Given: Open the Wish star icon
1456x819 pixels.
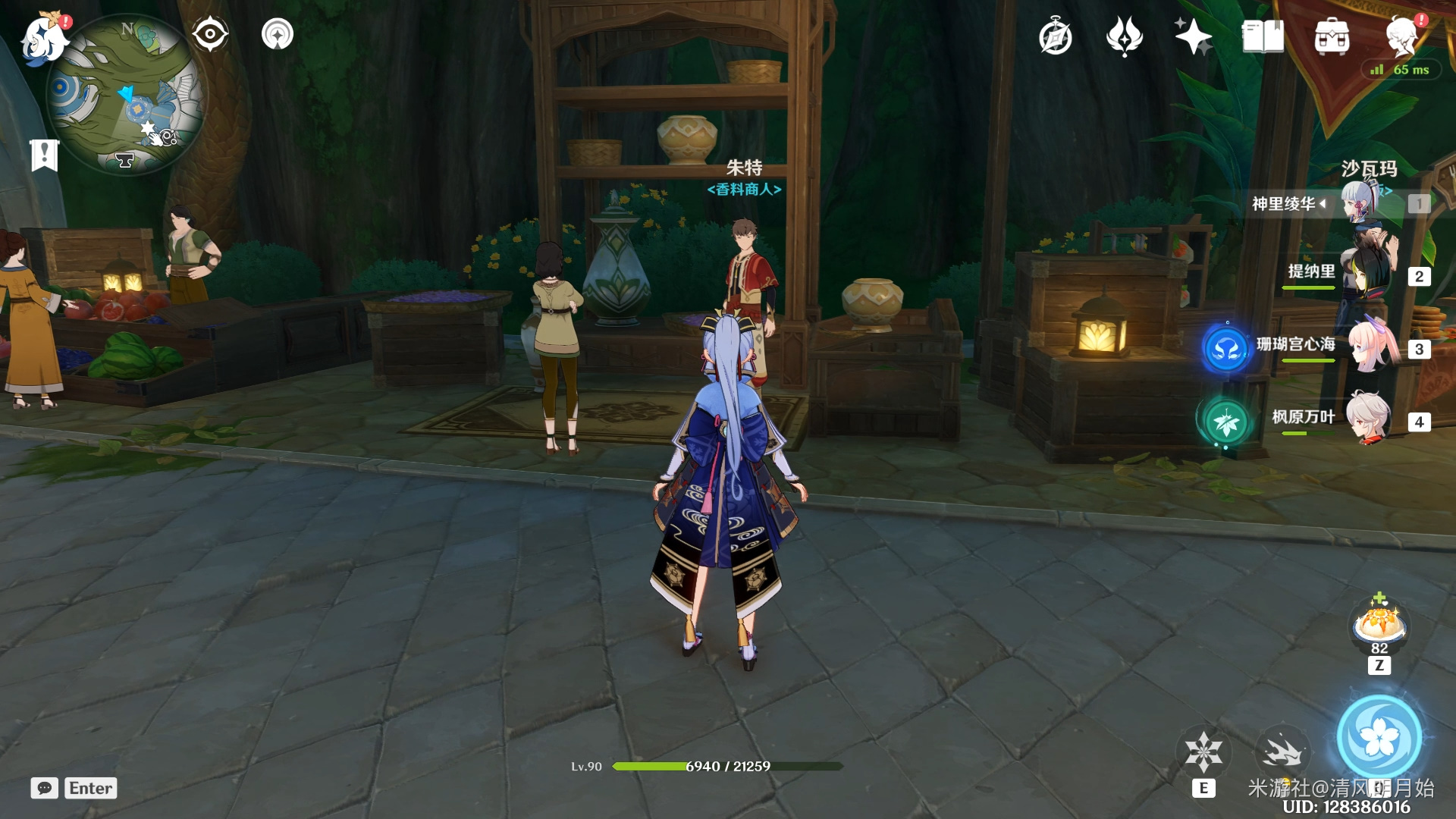Looking at the screenshot, I should click(1193, 36).
